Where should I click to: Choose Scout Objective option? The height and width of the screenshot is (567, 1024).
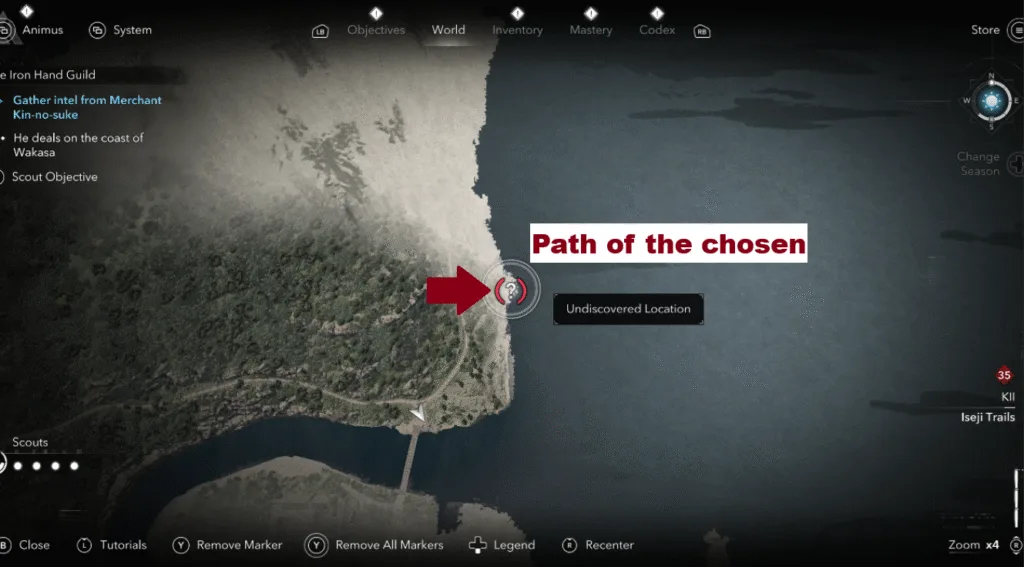[x=54, y=177]
